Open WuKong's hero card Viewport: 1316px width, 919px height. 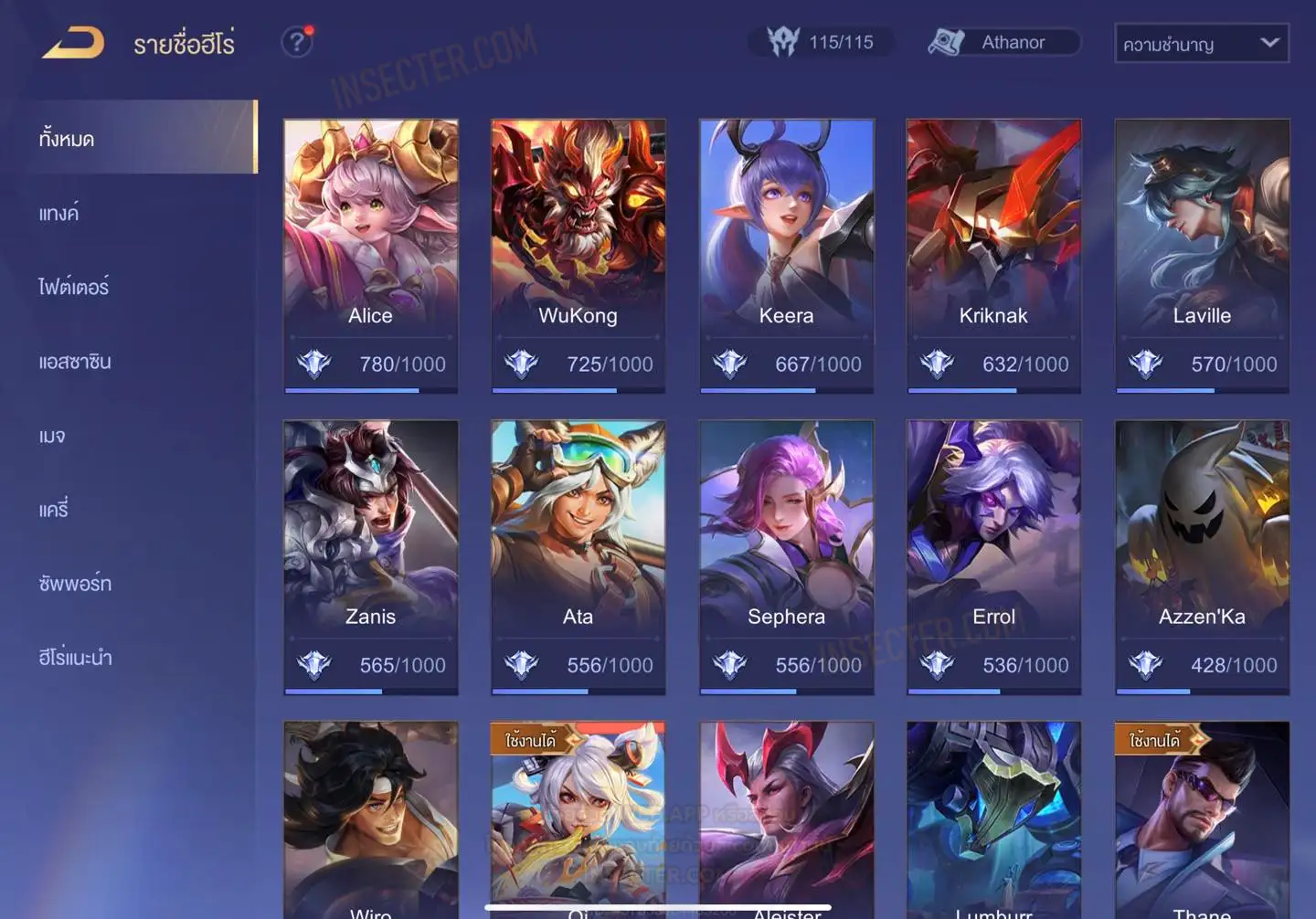pyautogui.click(x=578, y=256)
